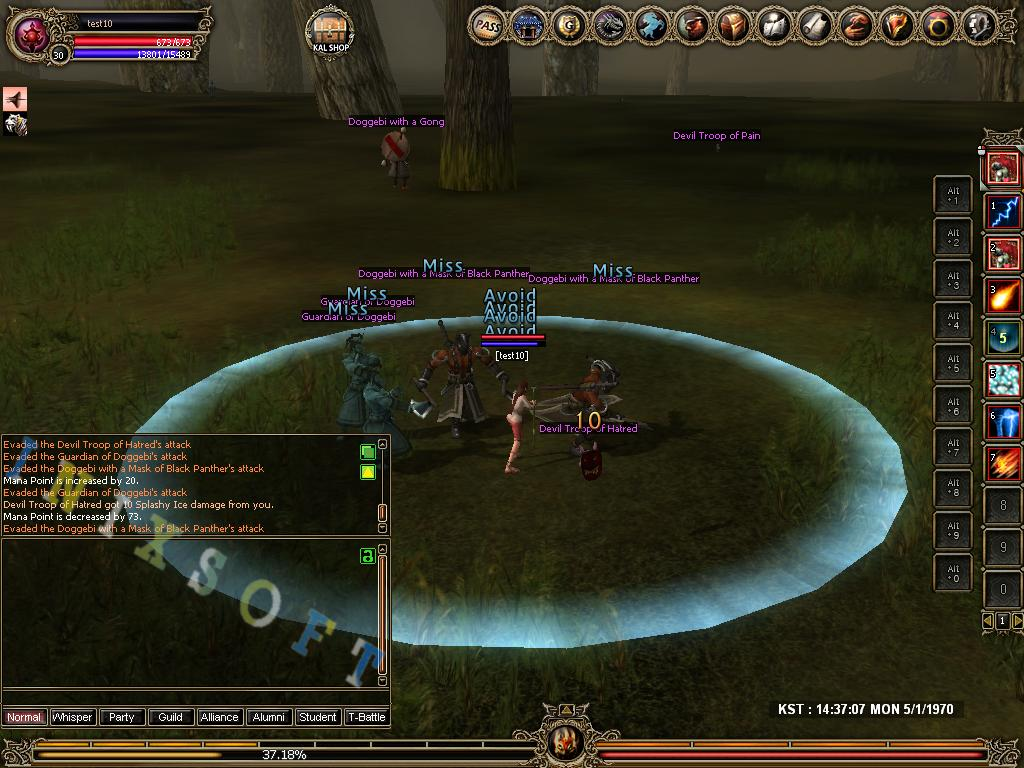Open the Kal Shop

(x=329, y=32)
